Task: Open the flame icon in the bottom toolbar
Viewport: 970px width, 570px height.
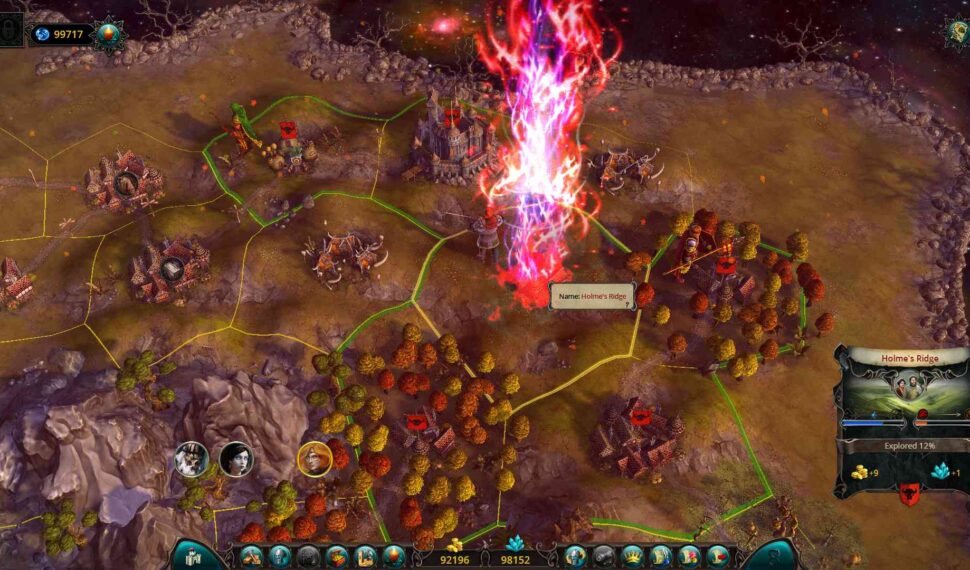Action: coord(394,556)
